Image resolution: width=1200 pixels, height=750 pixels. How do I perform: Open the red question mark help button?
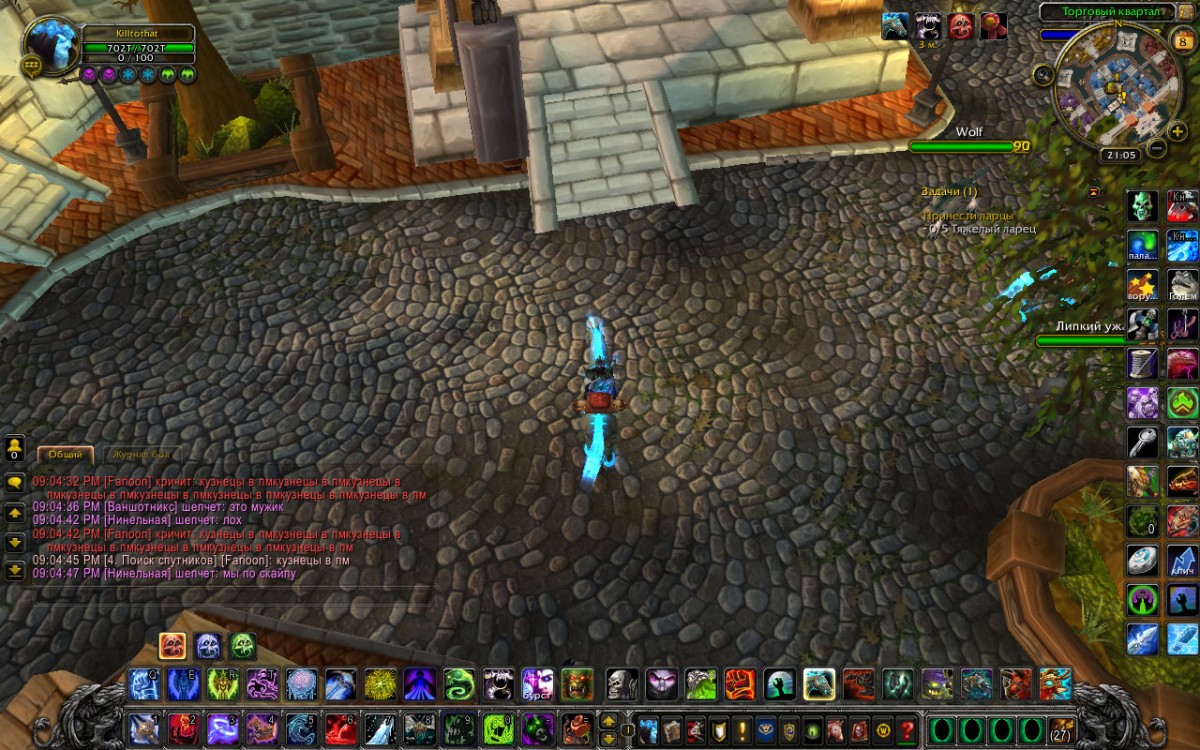pyautogui.click(x=906, y=729)
